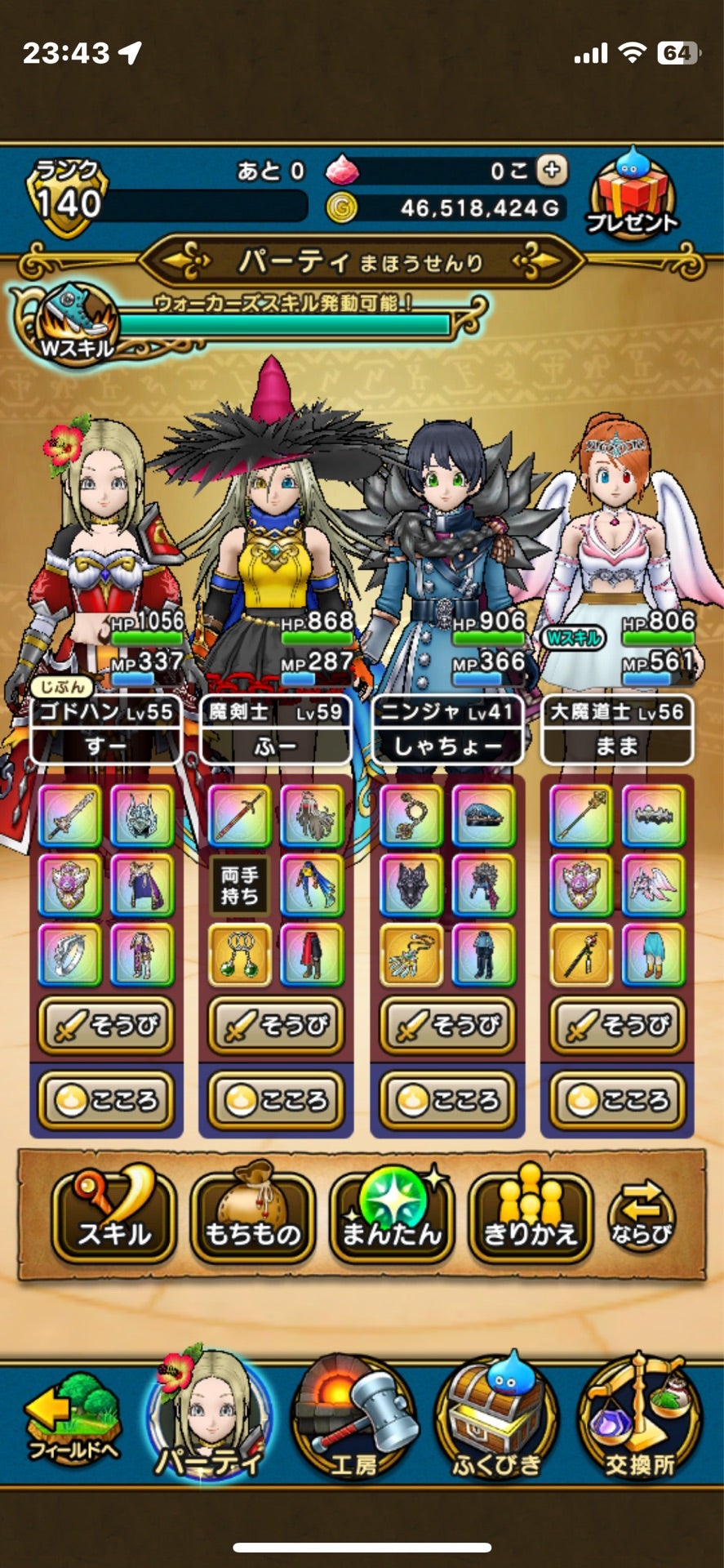Open こころ hearts for ふー
Screen dimensions: 724x1568
pos(276,1100)
